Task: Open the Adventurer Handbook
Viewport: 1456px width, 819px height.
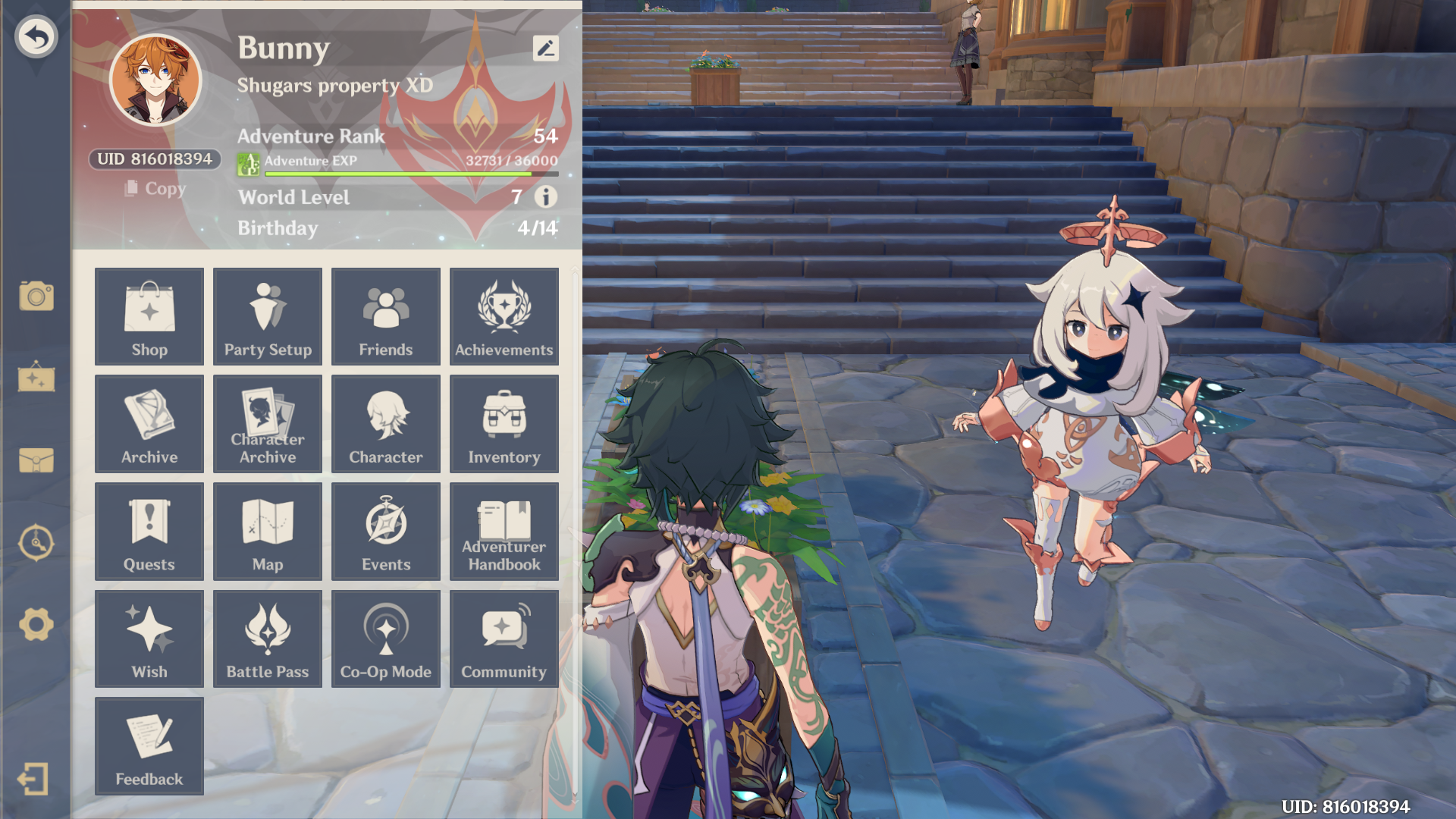Action: pyautogui.click(x=504, y=531)
